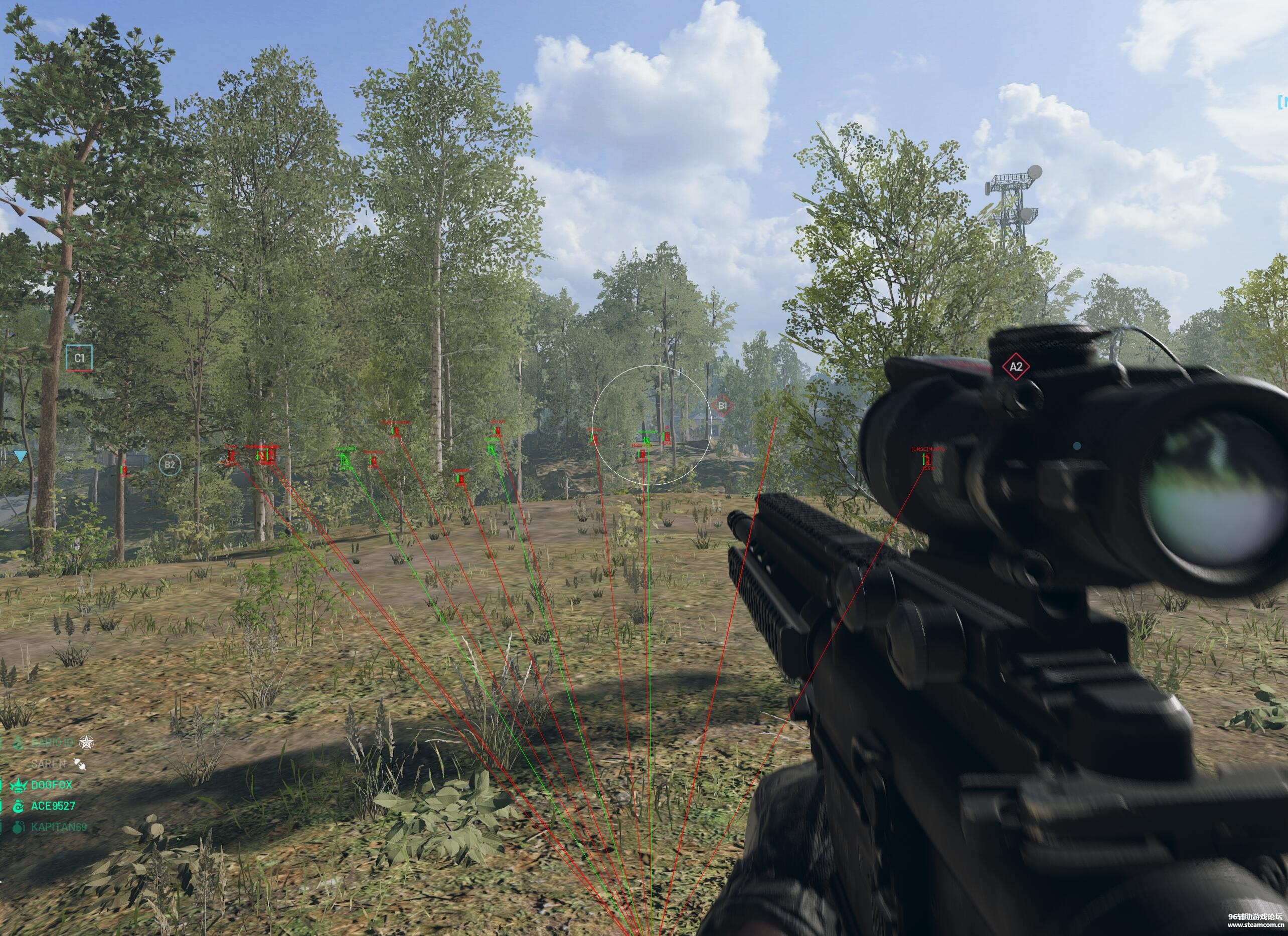Select SAREN in the squad list
Image resolution: width=1288 pixels, height=936 pixels.
[49, 764]
